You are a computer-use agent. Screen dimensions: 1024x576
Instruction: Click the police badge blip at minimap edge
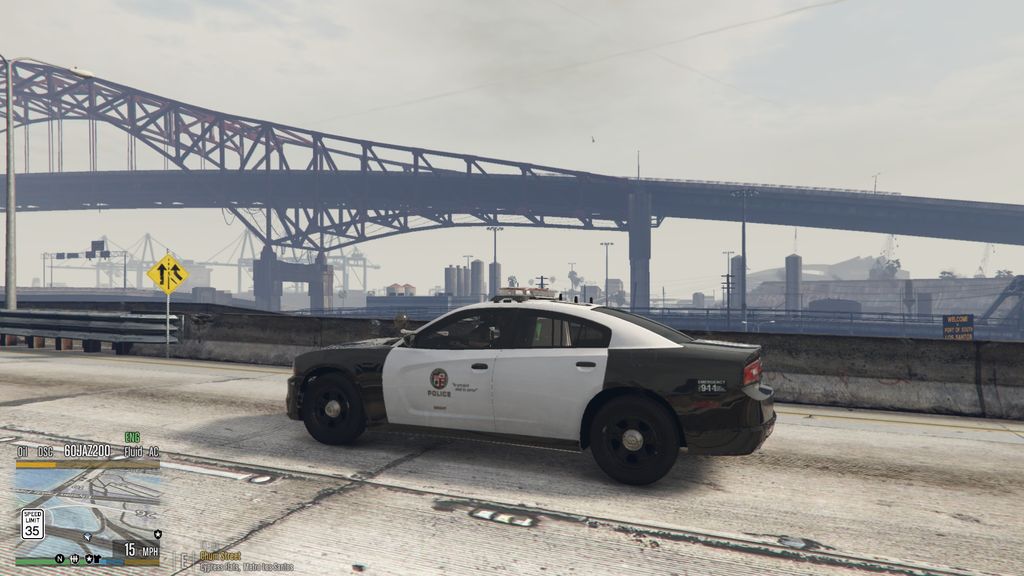pyautogui.click(x=158, y=534)
